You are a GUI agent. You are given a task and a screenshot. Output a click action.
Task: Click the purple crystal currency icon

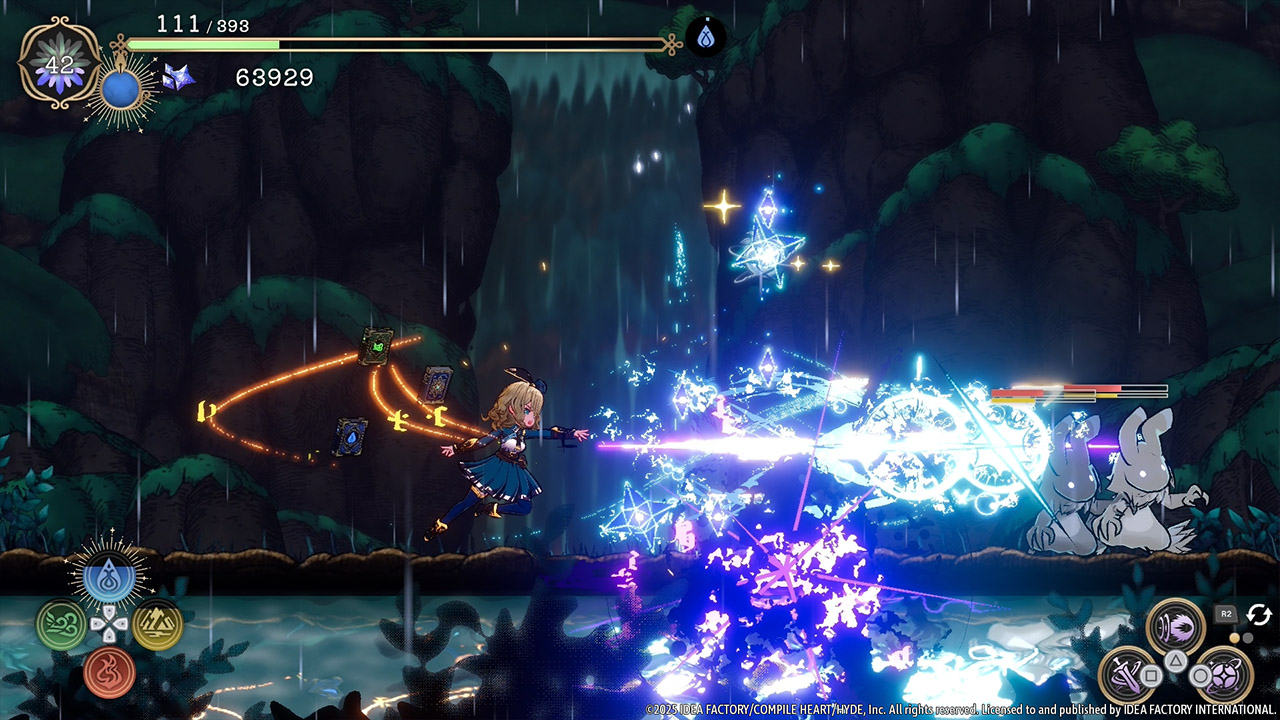pyautogui.click(x=179, y=78)
